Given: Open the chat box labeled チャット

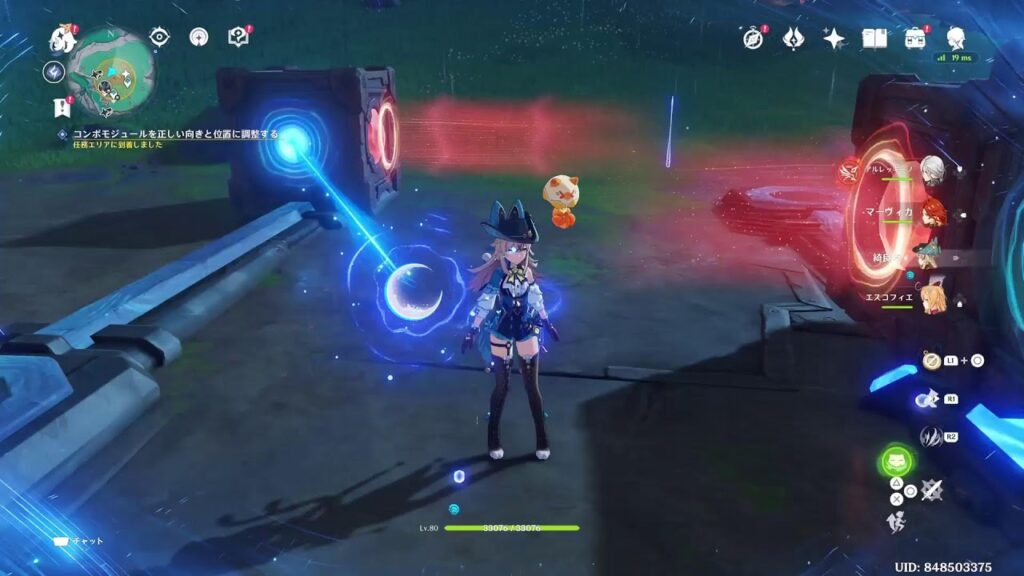Looking at the screenshot, I should pyautogui.click(x=78, y=540).
